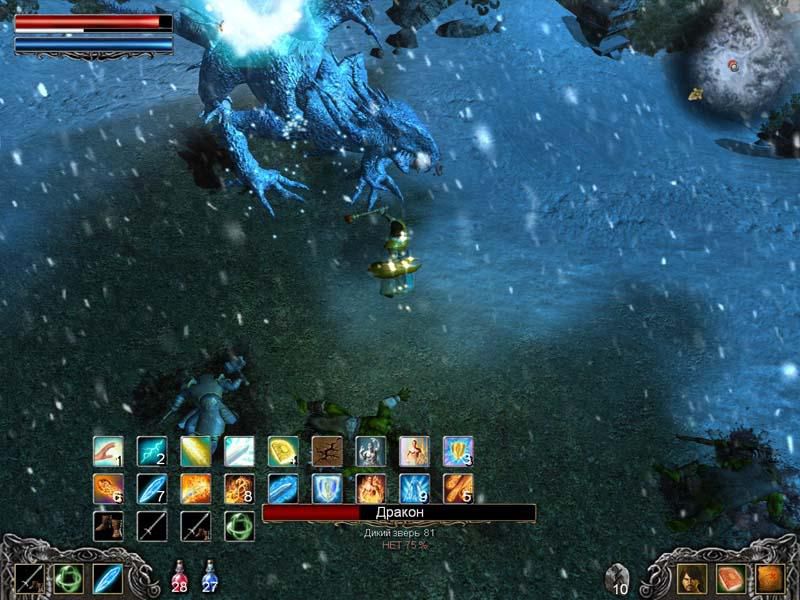Image resolution: width=800 pixels, height=600 pixels.
Task: Open the red book journal
Action: point(731,578)
